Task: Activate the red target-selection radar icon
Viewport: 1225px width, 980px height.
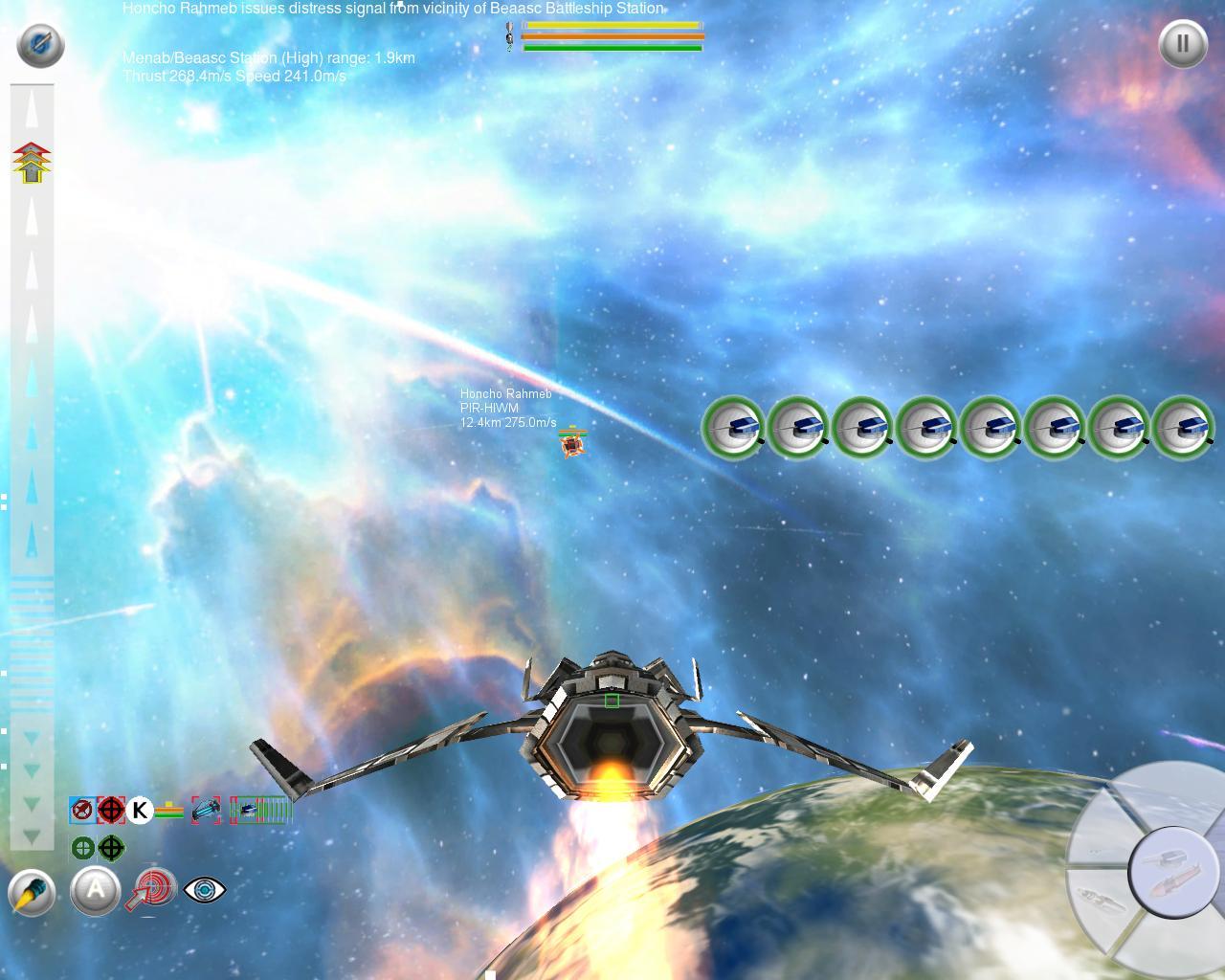Action: (x=151, y=889)
